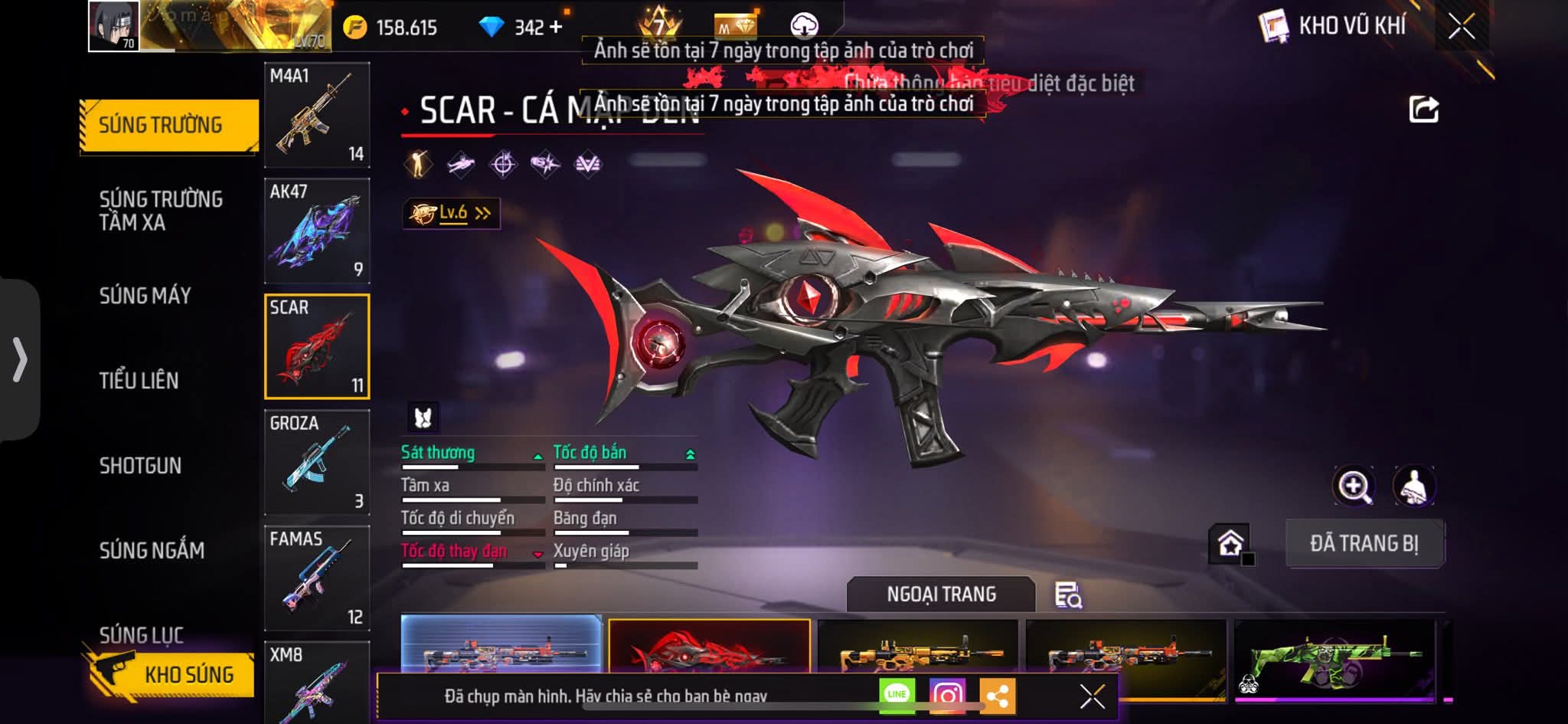Add diamonds with the plus button

pos(556,28)
